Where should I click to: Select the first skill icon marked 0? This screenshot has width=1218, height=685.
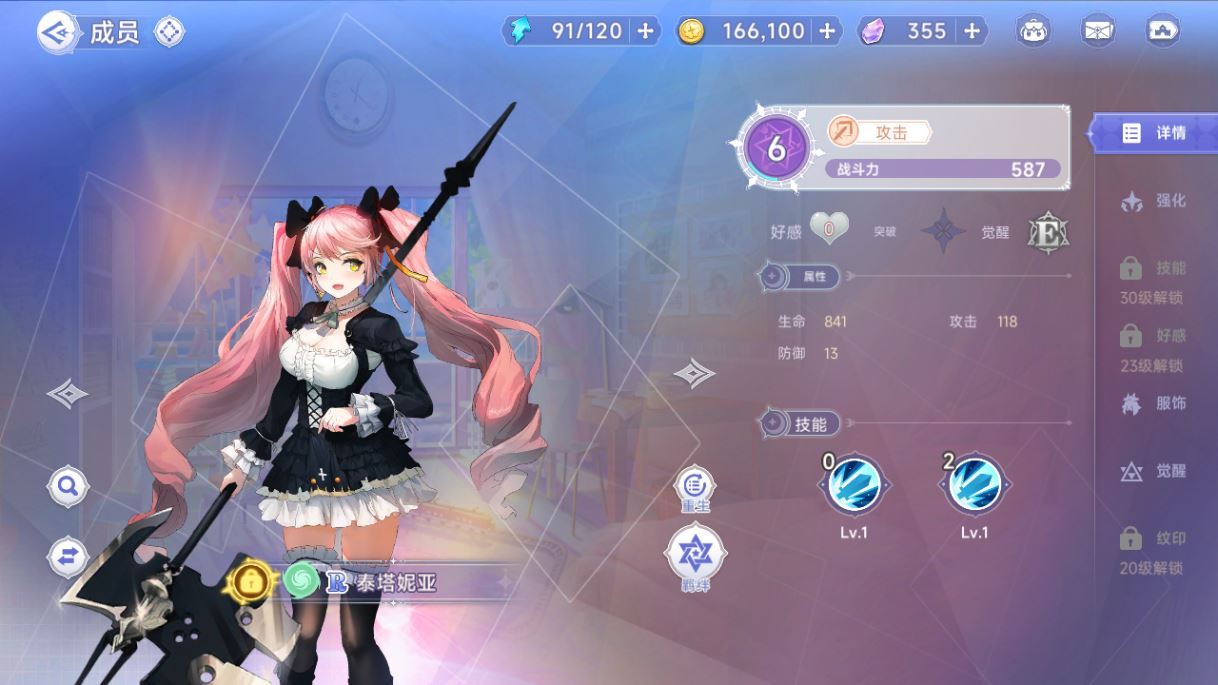854,485
